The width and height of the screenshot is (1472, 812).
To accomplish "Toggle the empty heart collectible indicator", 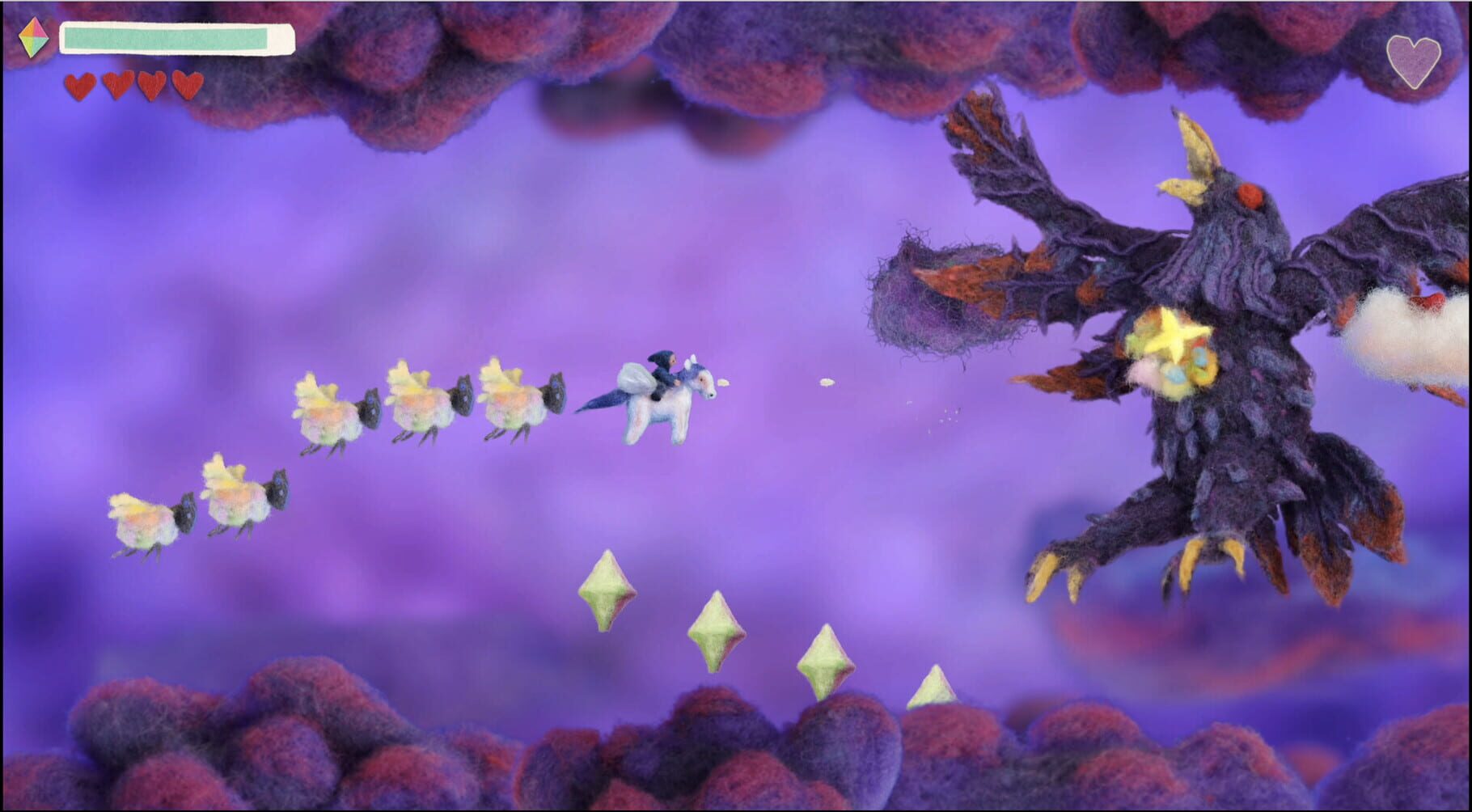I will tap(1414, 61).
